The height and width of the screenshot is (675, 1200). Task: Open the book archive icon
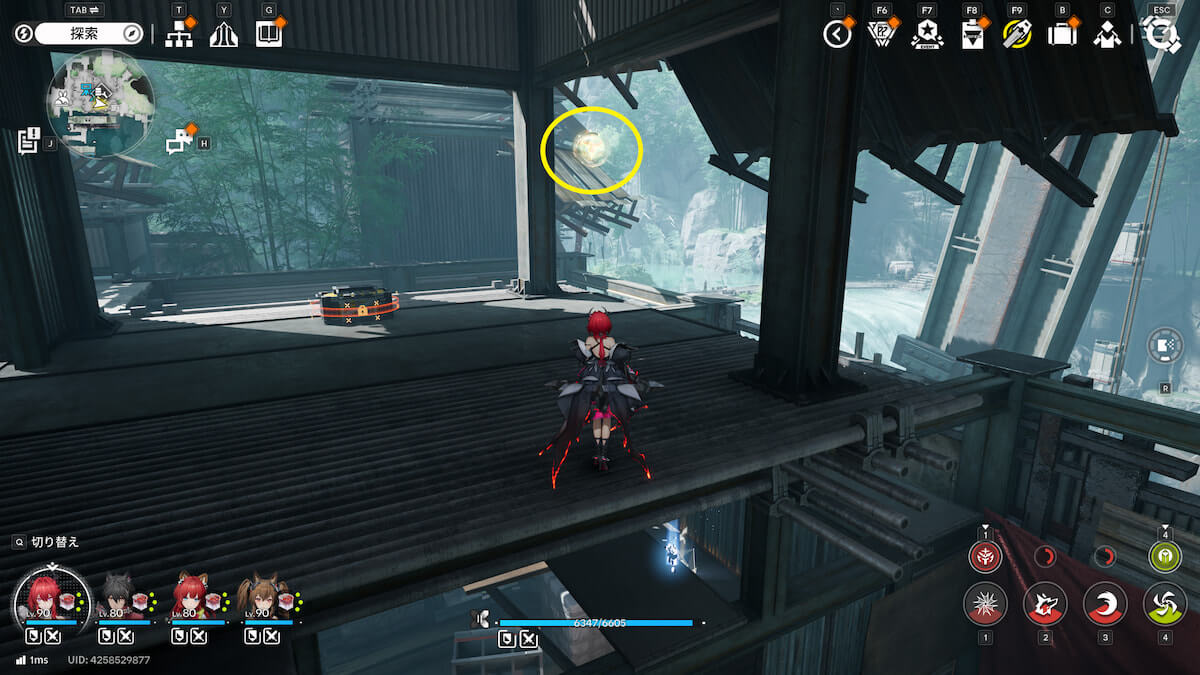coord(269,35)
